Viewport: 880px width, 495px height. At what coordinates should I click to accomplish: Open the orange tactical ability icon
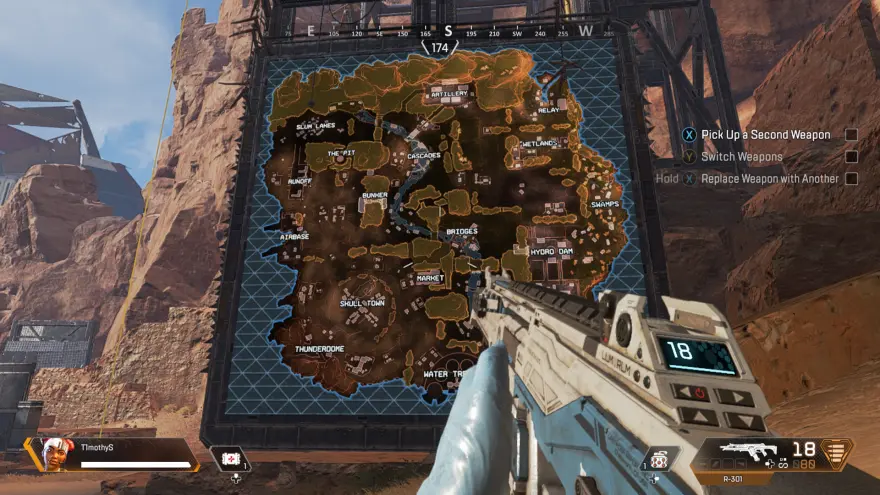tap(836, 453)
